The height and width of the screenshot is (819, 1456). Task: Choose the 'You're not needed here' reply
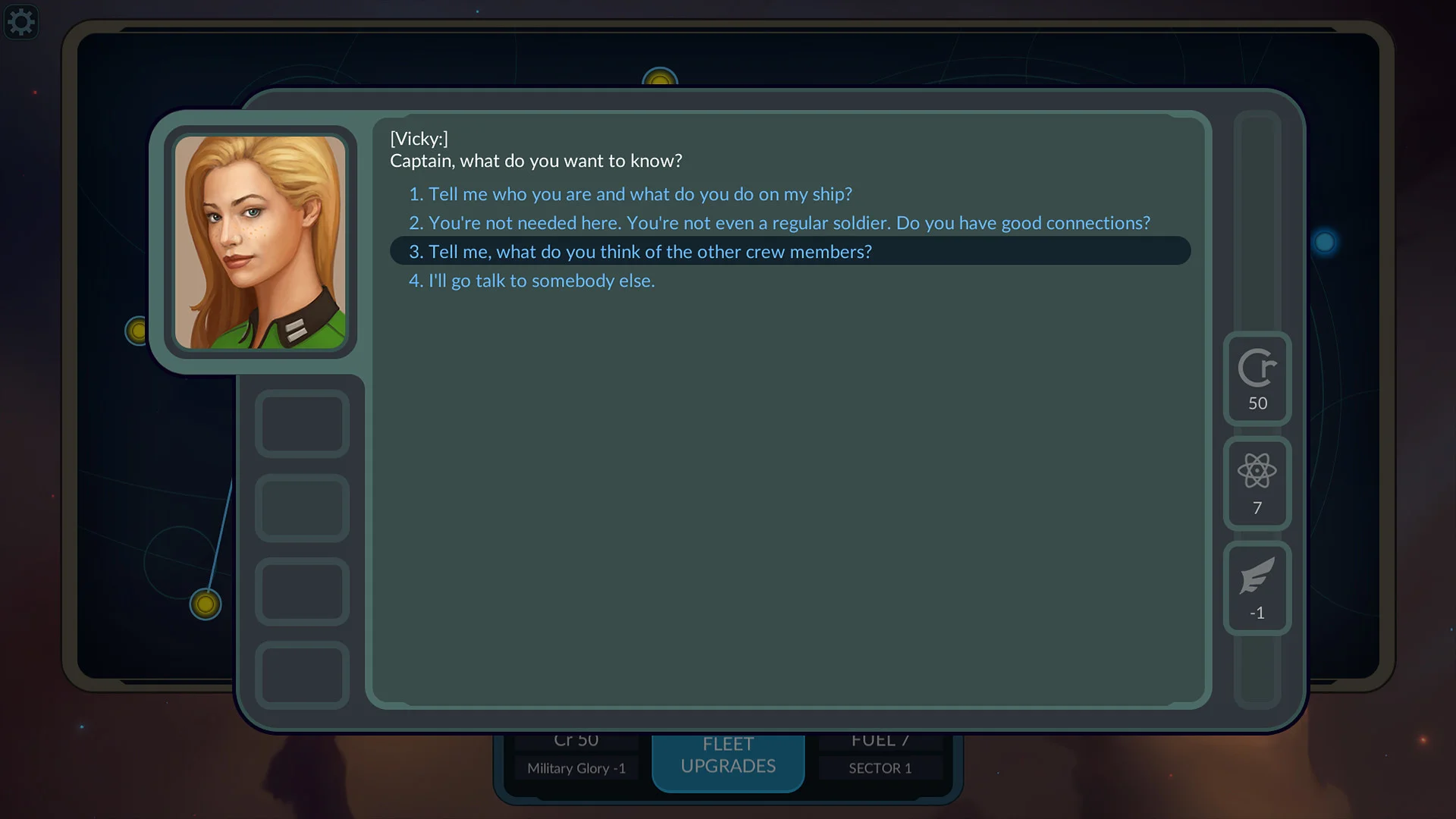pos(779,223)
